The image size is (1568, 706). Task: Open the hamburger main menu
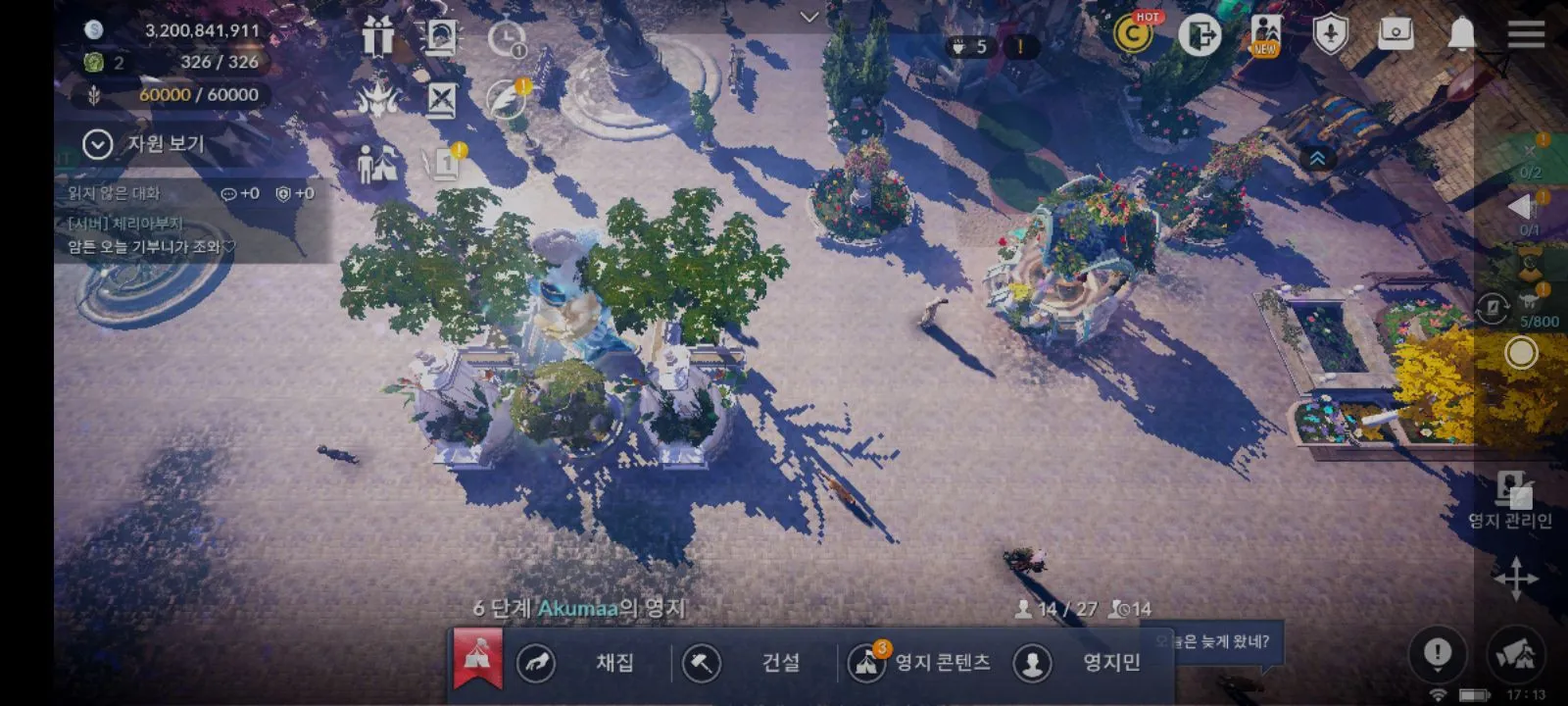tap(1526, 34)
